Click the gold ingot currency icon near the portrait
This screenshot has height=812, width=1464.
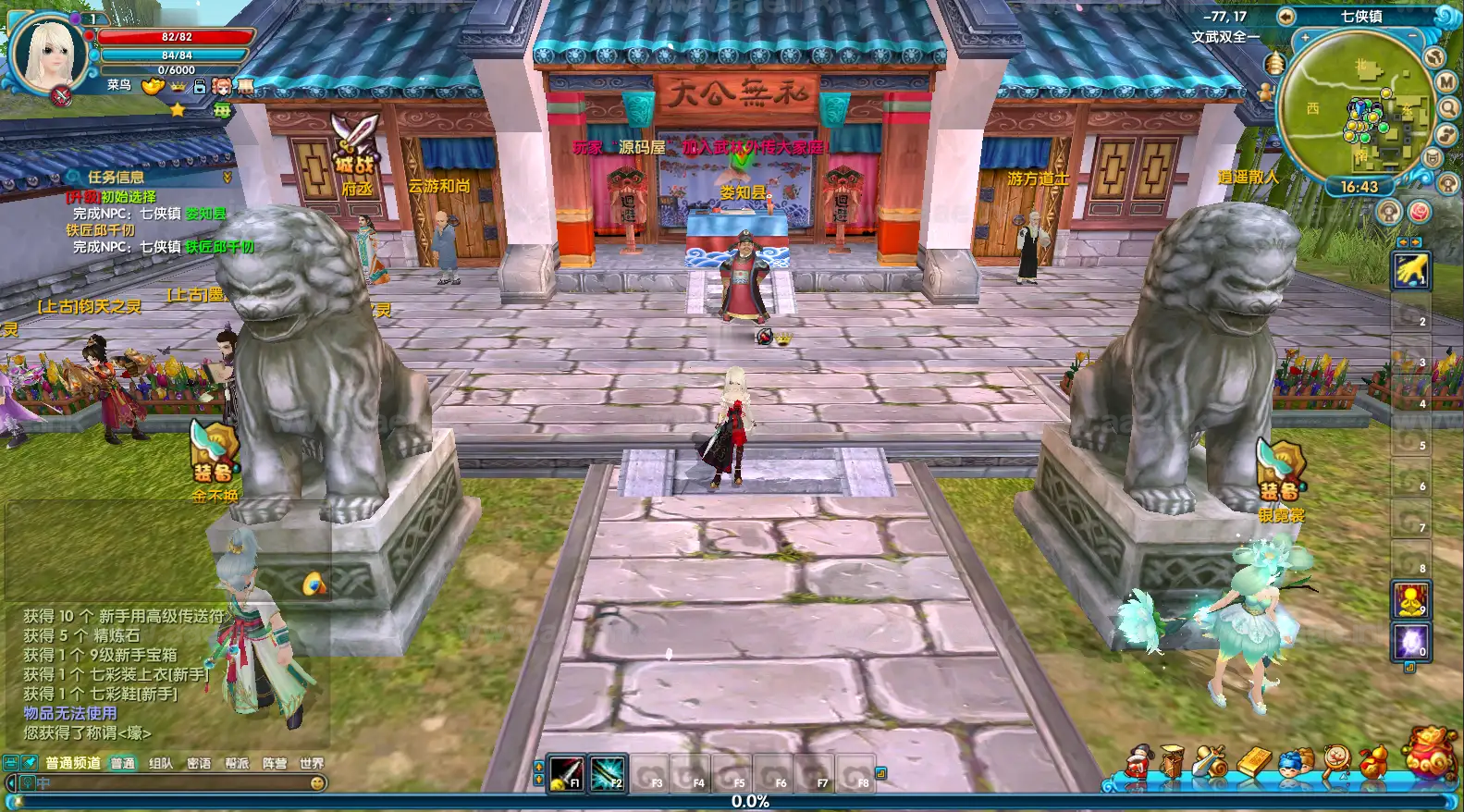[151, 86]
